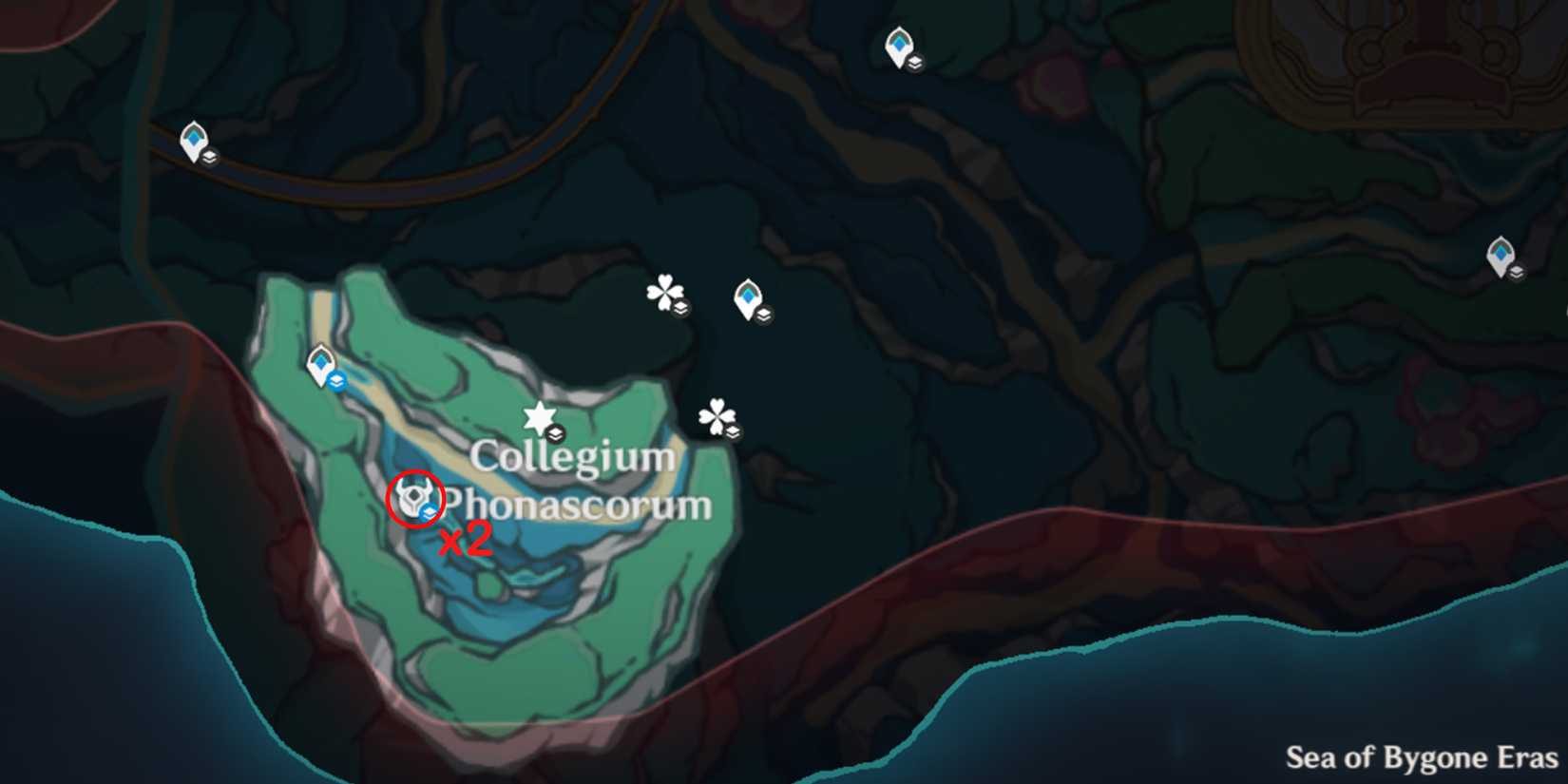Toggle the layer badge on the upper flower marker
The image size is (1568, 784).
tap(680, 306)
